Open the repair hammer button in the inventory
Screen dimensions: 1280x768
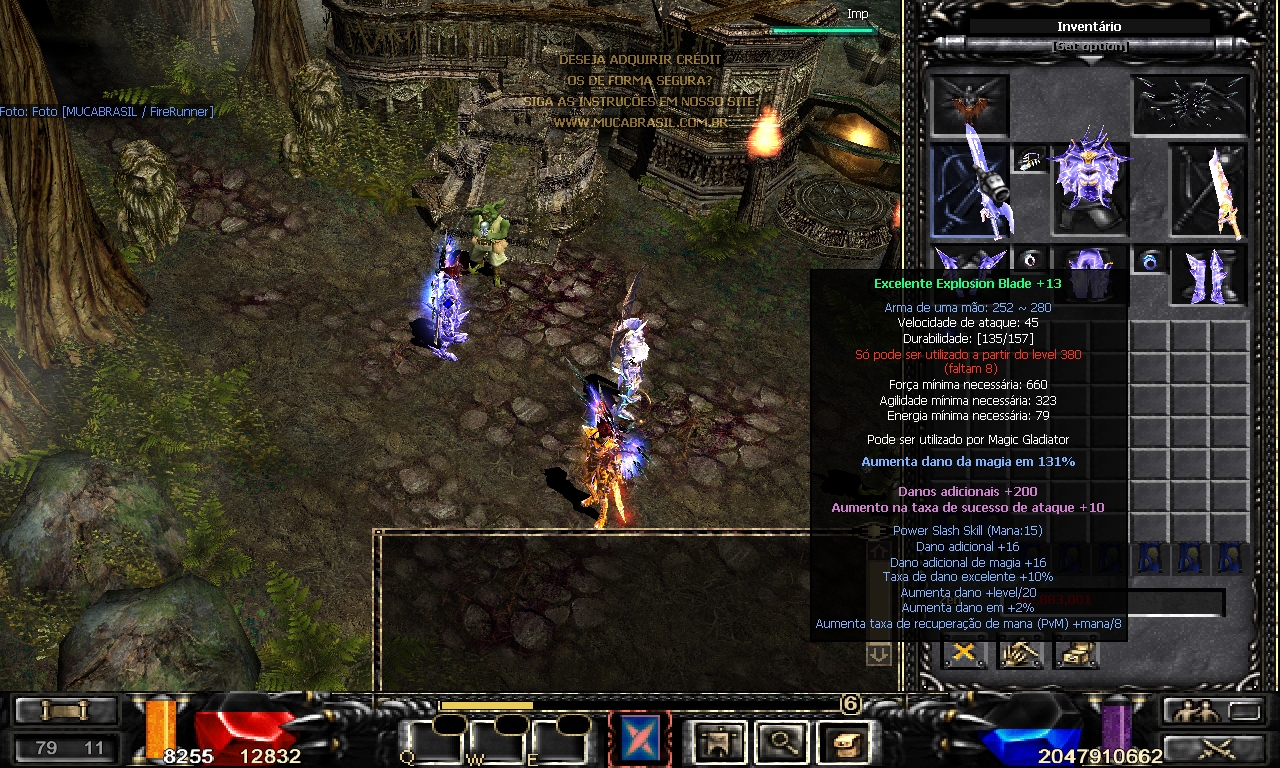tap(1020, 653)
